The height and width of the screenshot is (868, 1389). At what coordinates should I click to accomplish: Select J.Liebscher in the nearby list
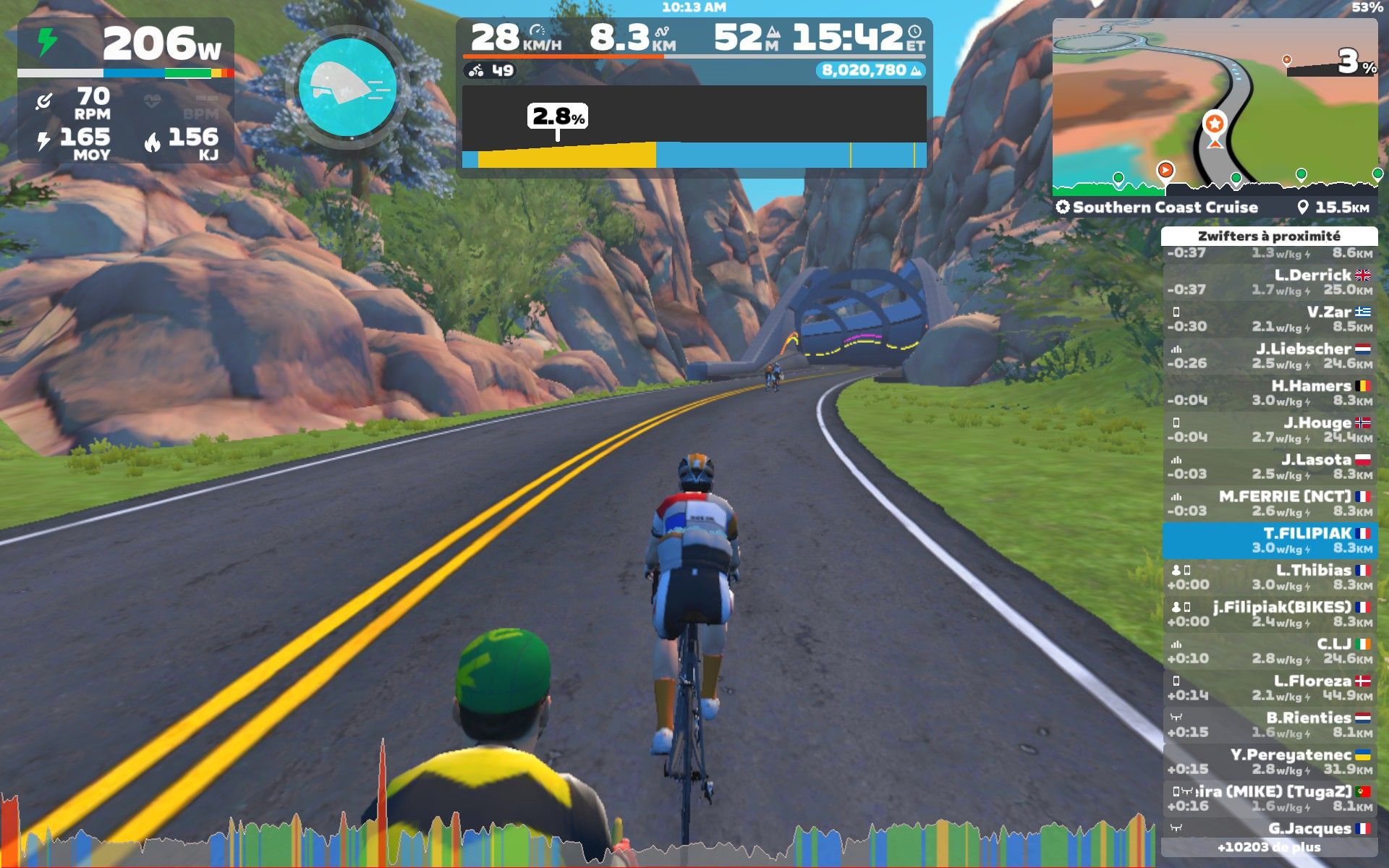point(1270,356)
